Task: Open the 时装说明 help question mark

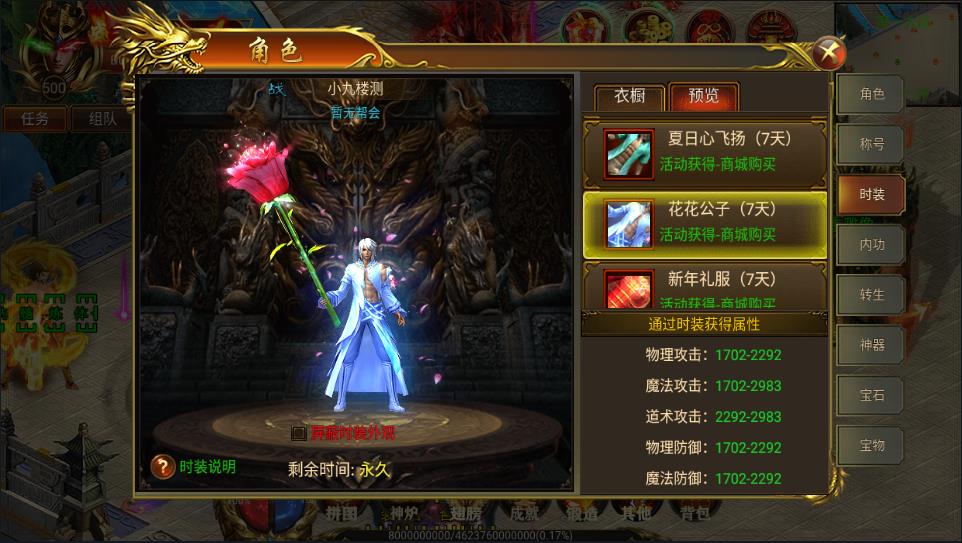Action: (x=163, y=466)
